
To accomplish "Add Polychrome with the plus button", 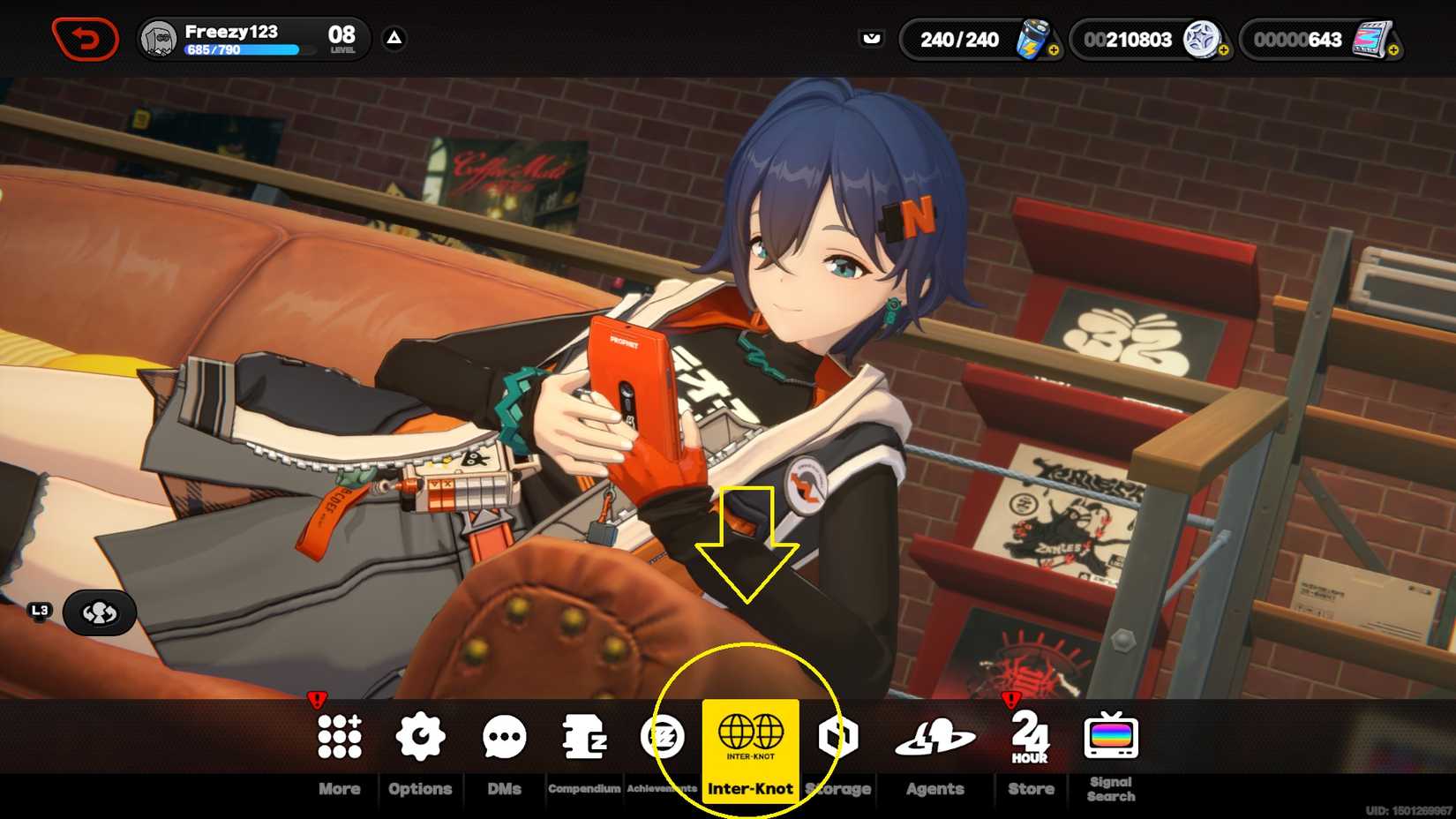I will click(x=1393, y=51).
